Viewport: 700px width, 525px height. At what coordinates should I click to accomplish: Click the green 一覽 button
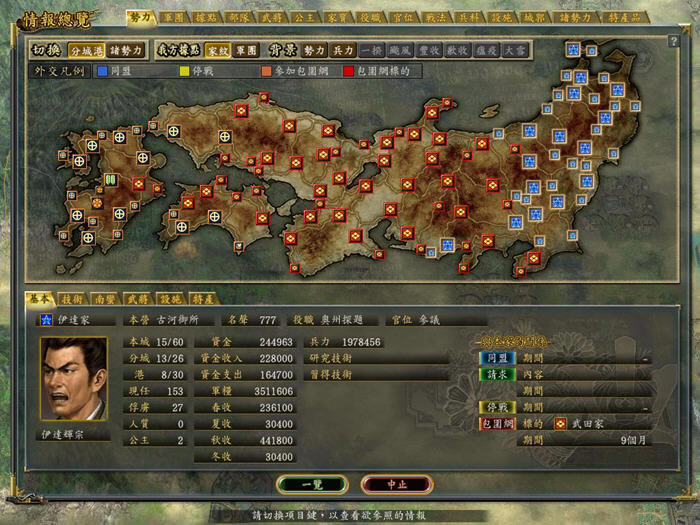point(312,484)
